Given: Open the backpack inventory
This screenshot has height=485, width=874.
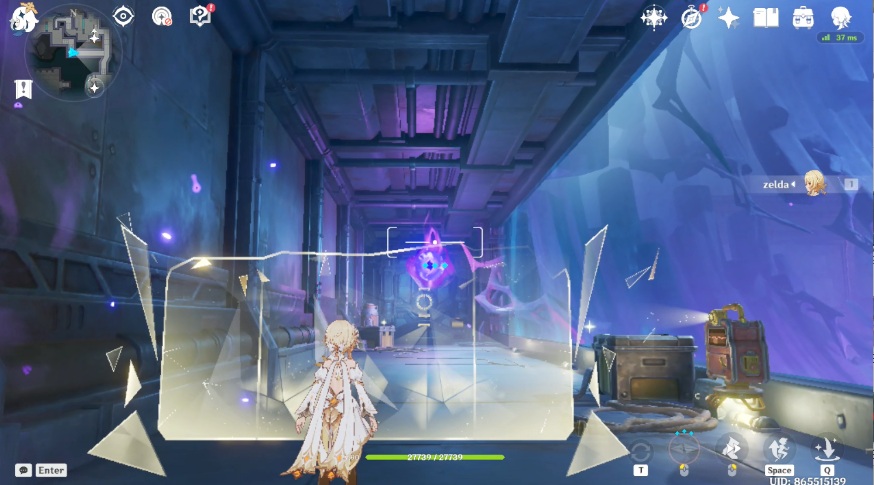Looking at the screenshot, I should pos(803,17).
